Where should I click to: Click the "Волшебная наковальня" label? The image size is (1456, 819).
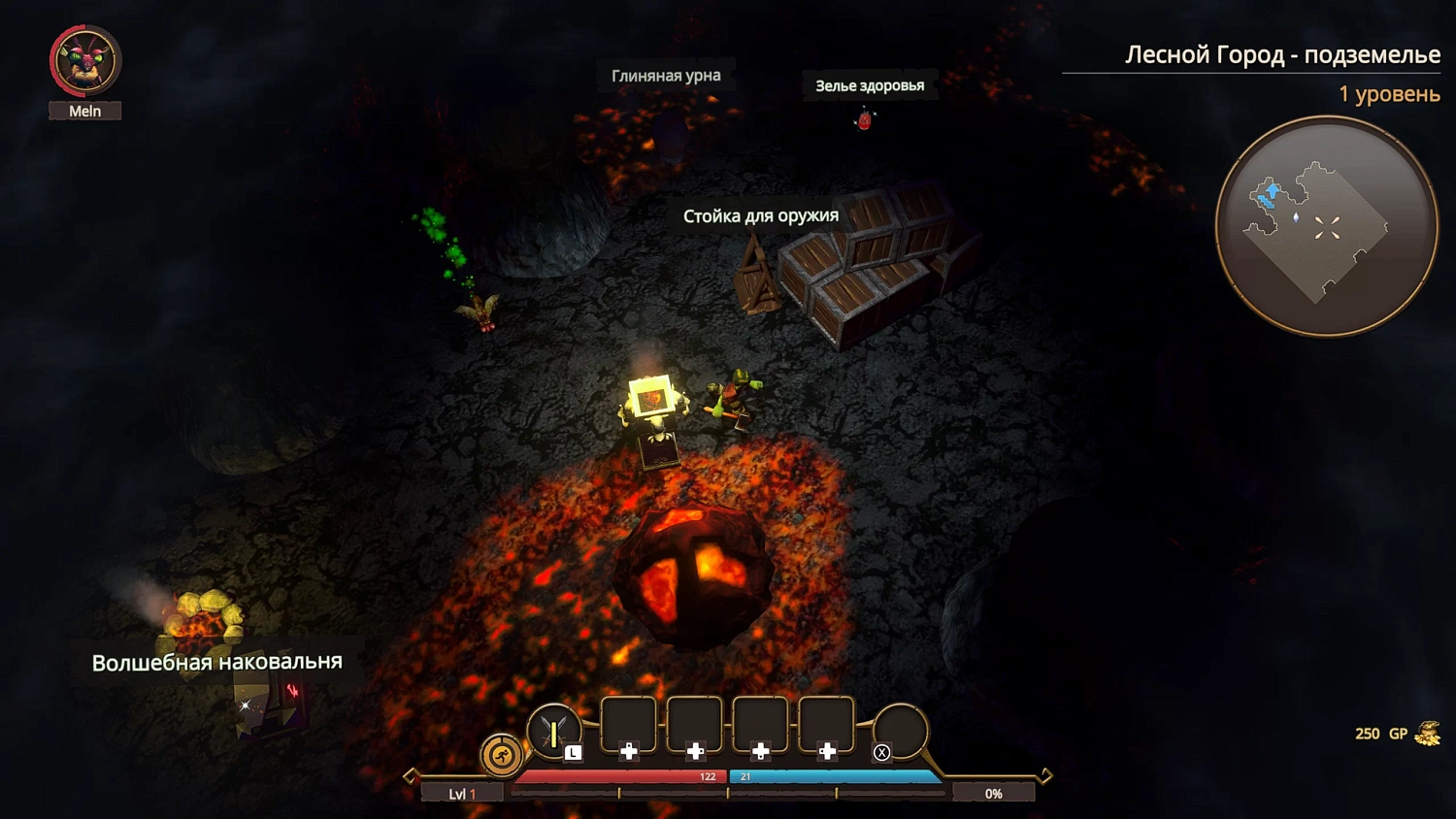point(215,660)
